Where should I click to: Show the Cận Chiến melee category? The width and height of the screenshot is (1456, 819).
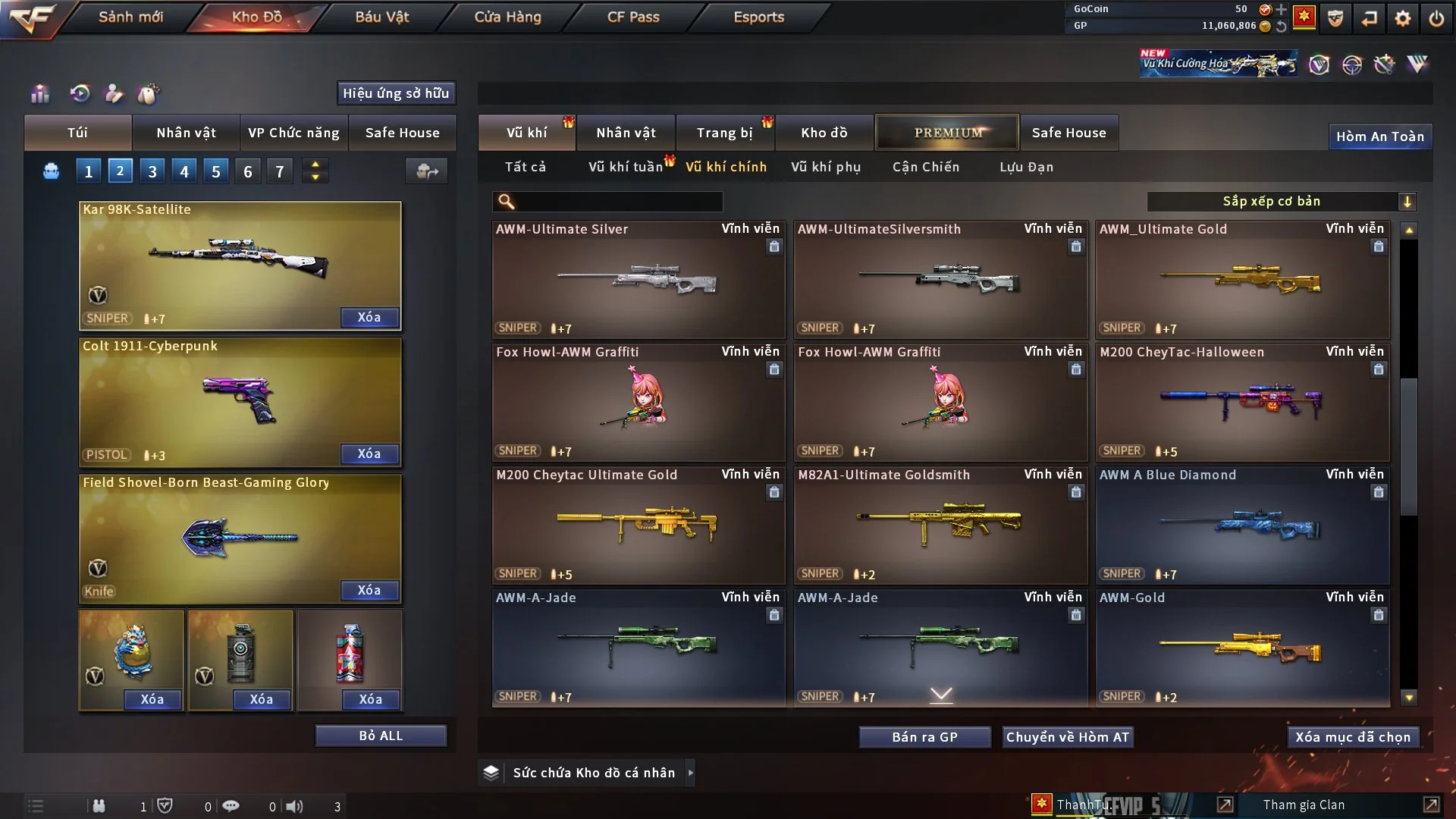pos(925,167)
